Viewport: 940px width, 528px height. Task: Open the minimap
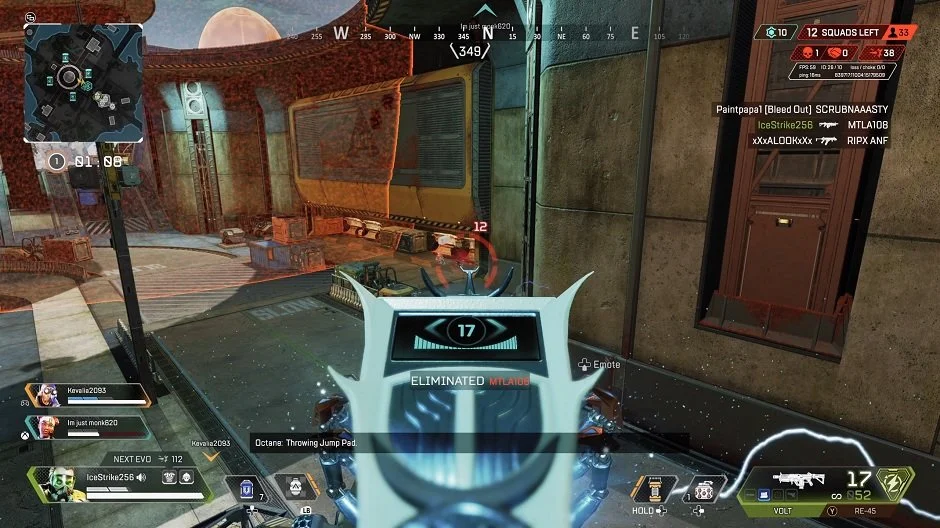click(83, 83)
